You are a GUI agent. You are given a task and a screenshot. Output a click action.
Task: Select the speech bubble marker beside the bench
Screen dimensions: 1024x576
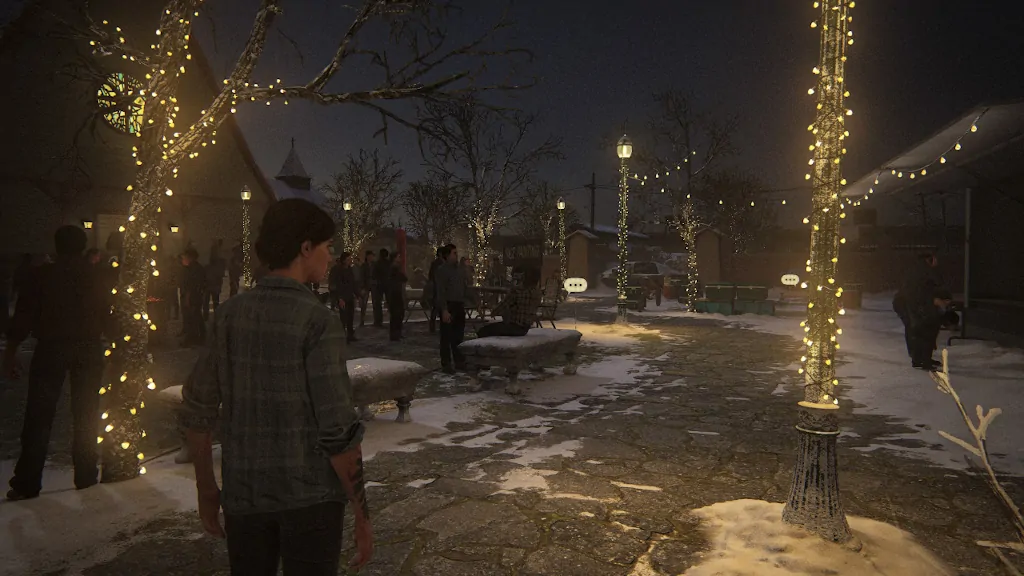click(575, 285)
